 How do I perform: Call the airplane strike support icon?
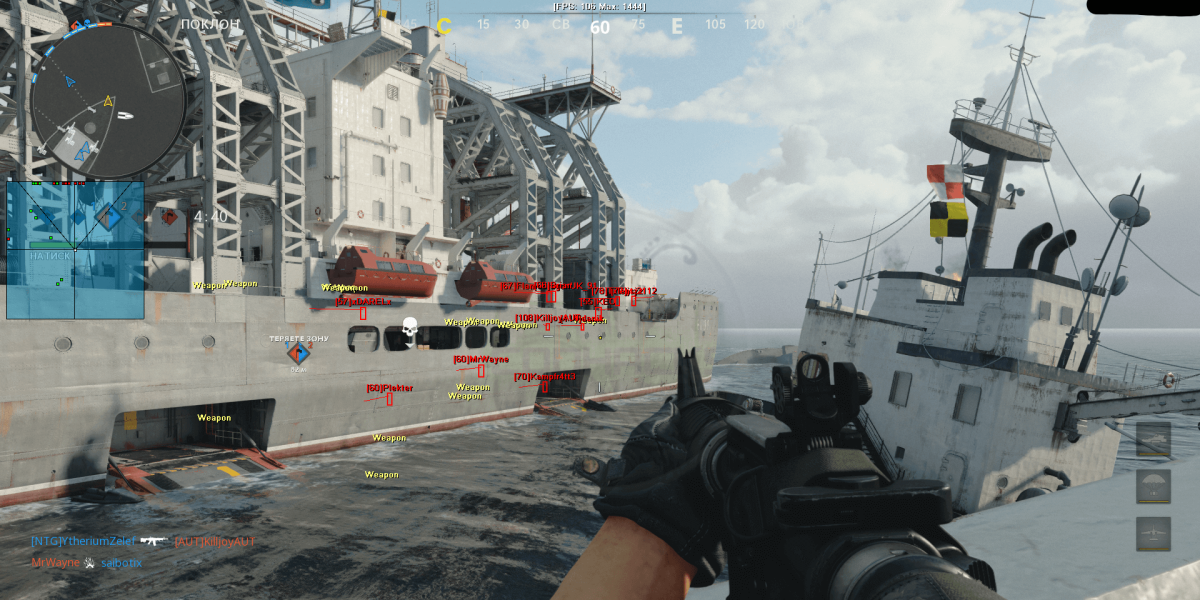pyautogui.click(x=1153, y=534)
